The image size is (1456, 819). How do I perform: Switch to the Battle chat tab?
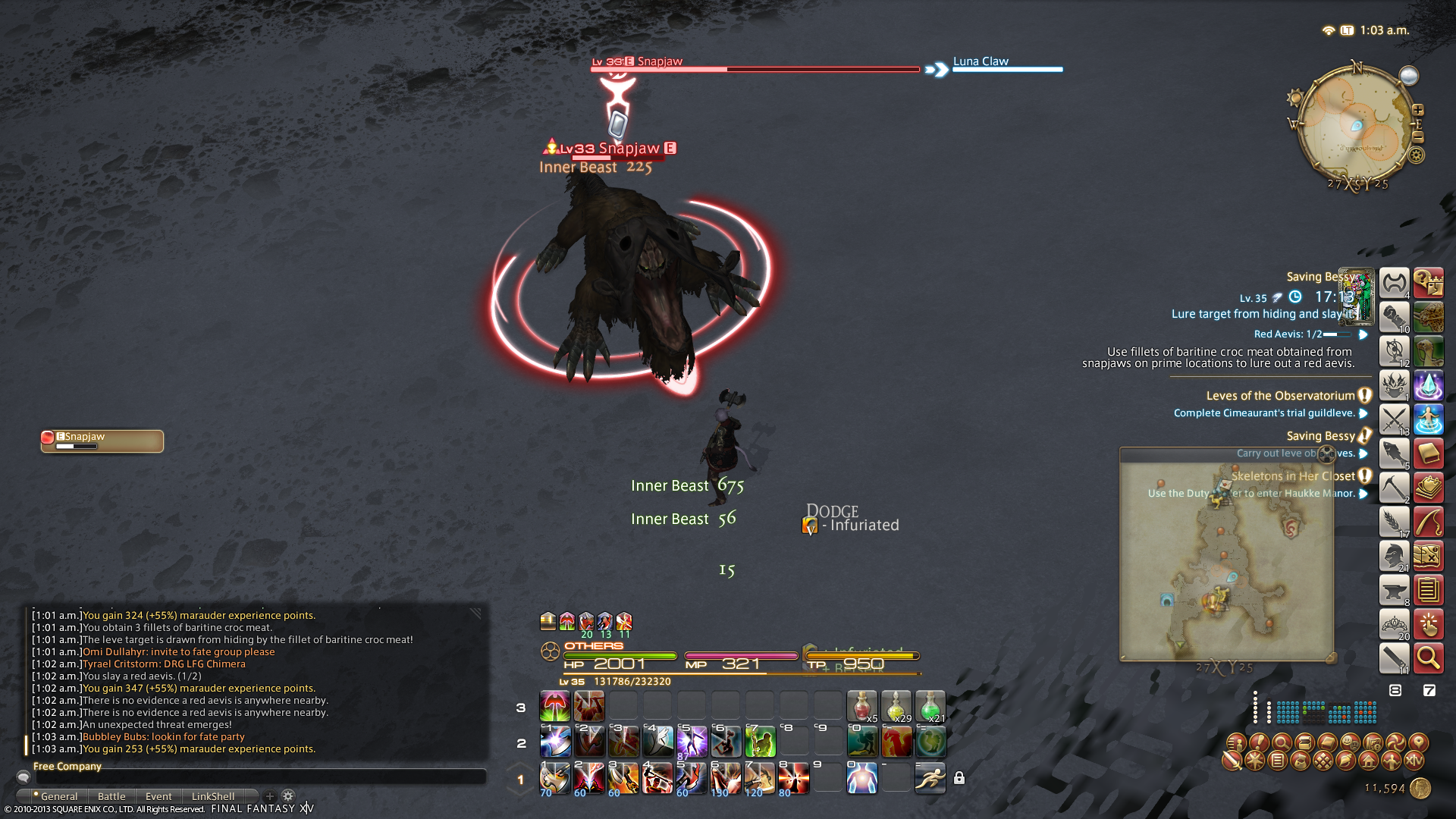(111, 796)
